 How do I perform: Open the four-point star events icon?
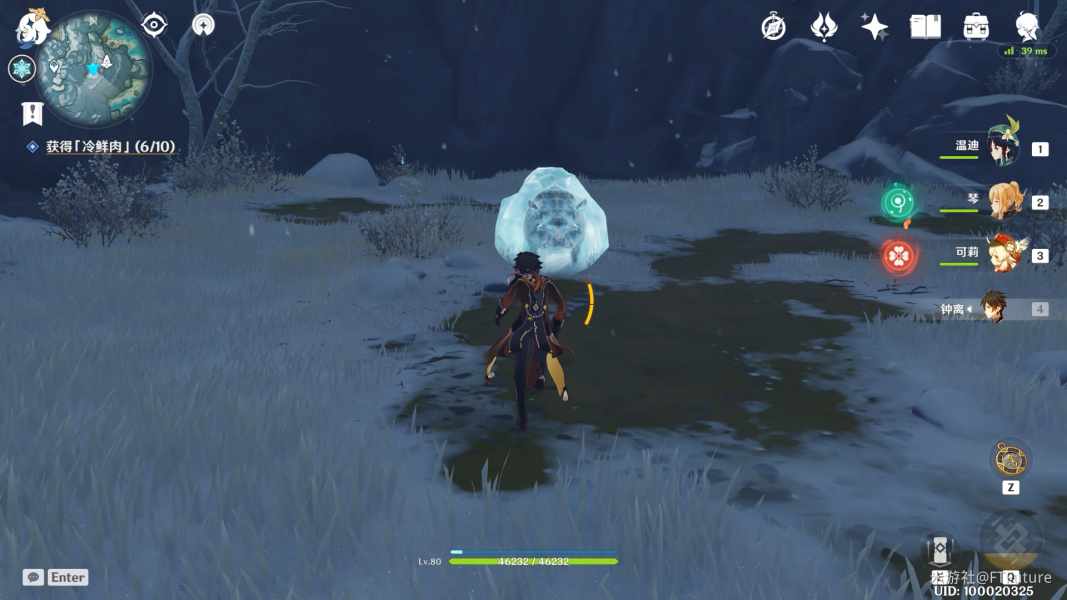[874, 27]
